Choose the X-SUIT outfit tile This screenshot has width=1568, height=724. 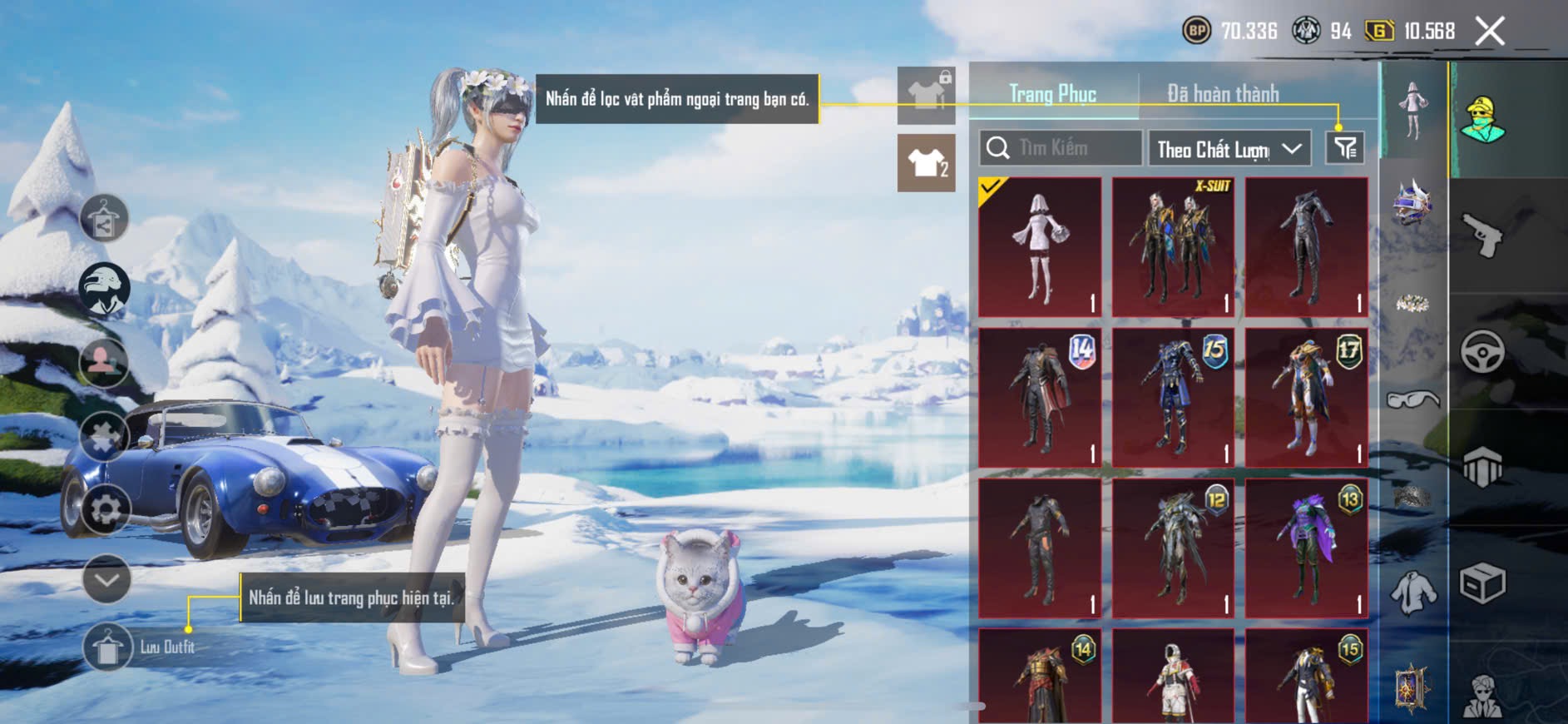[x=1173, y=246]
